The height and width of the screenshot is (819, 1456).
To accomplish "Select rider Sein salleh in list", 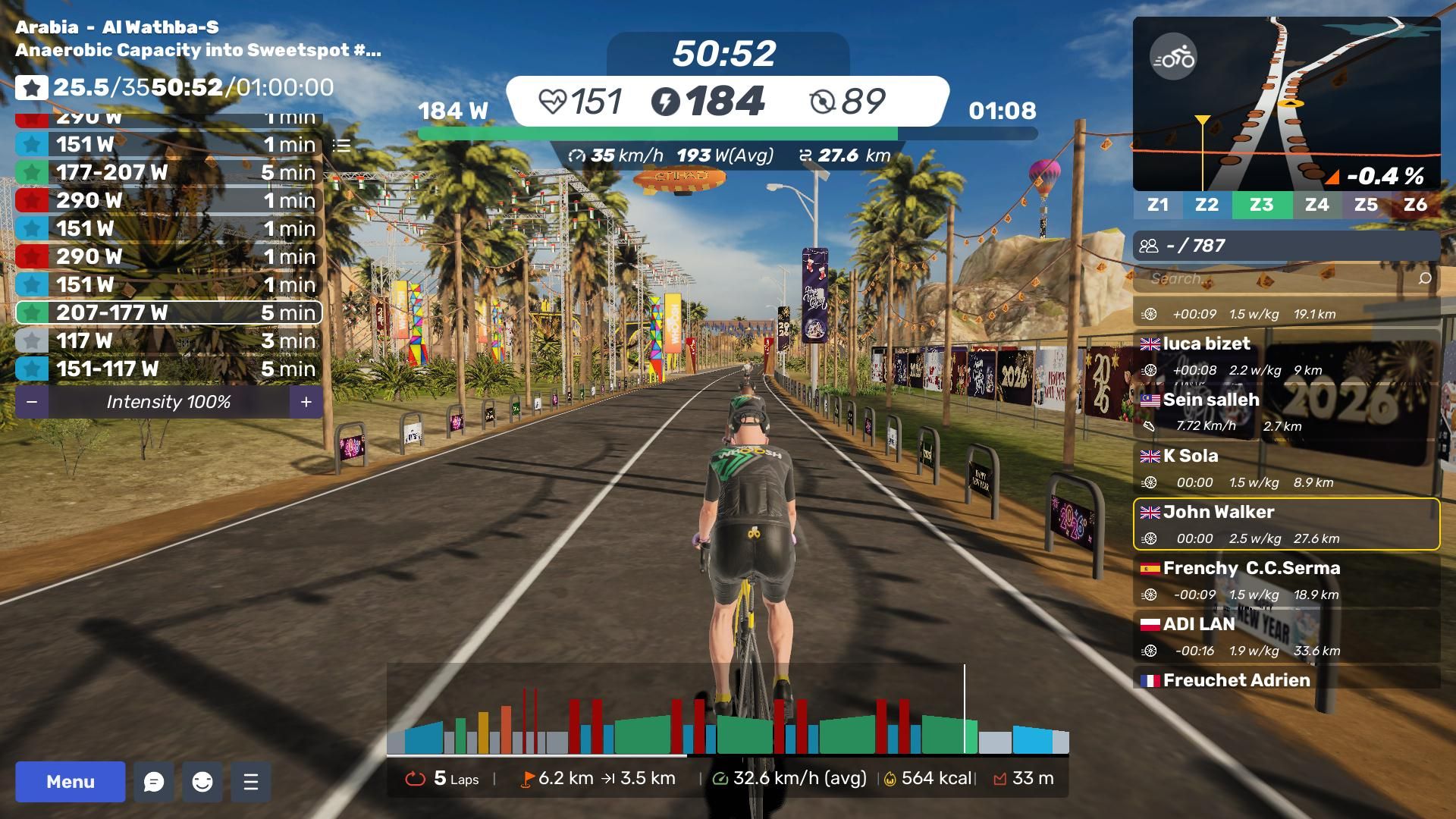I will pos(1286,412).
